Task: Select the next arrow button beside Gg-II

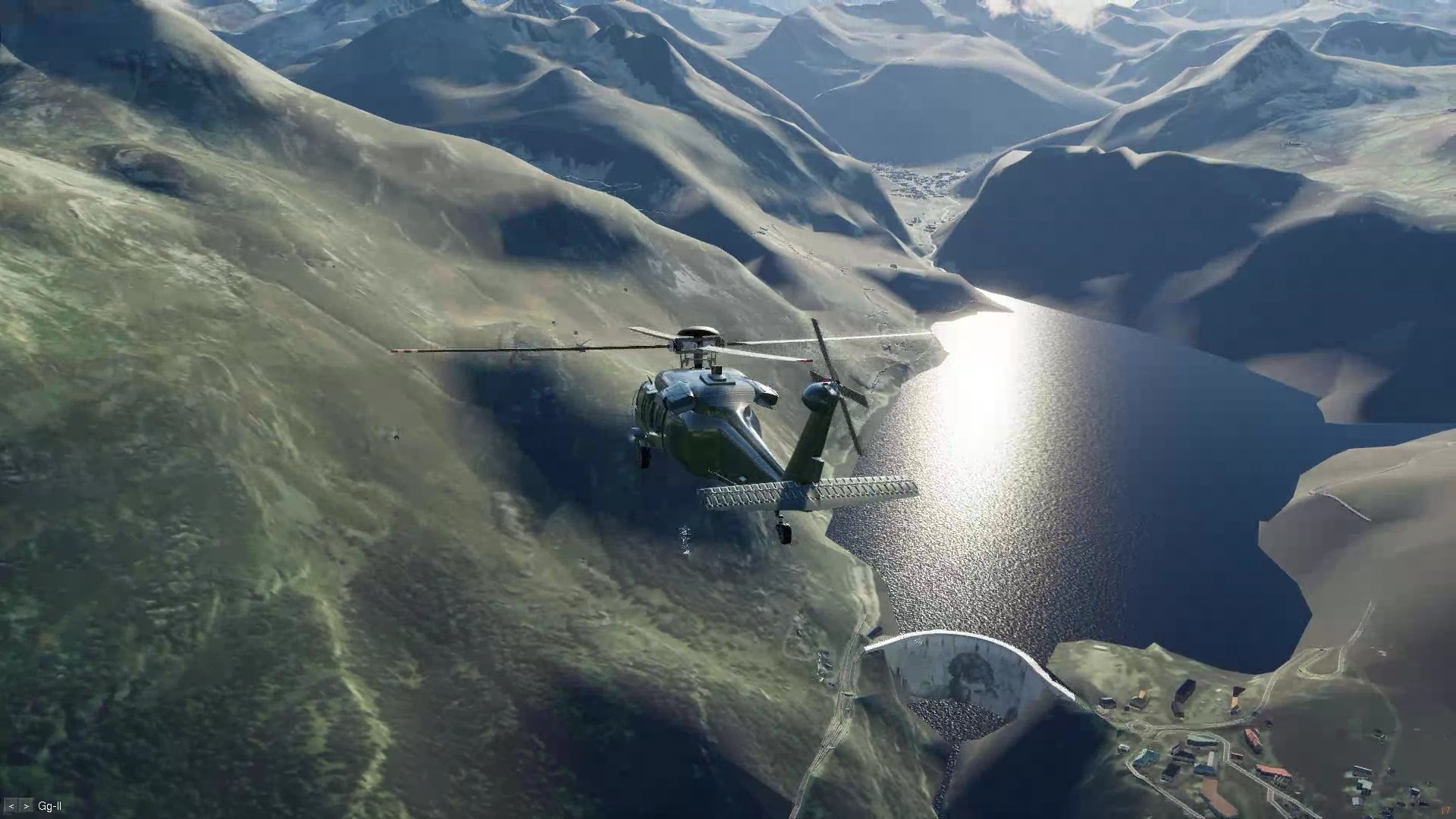Action: click(x=27, y=806)
